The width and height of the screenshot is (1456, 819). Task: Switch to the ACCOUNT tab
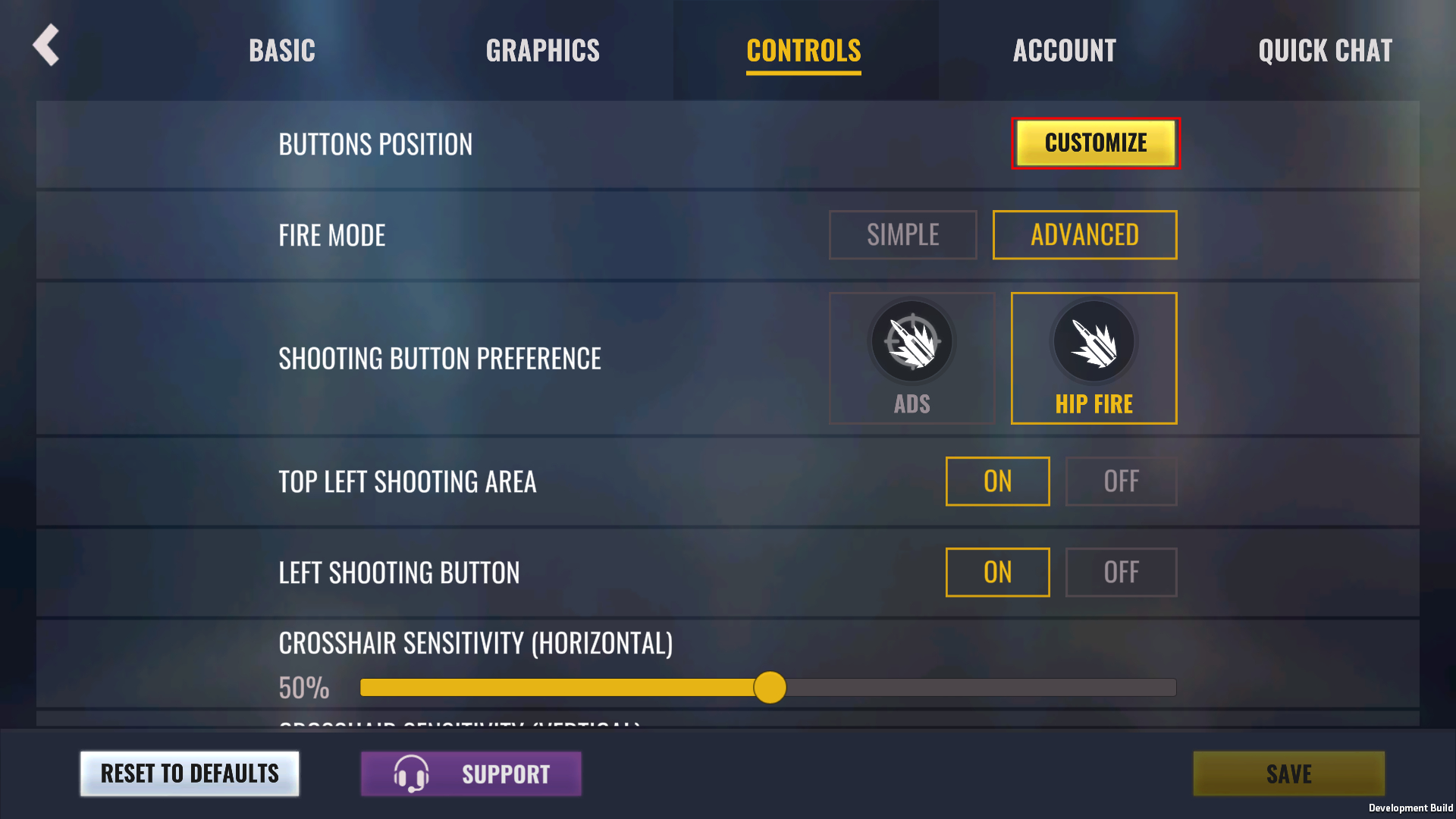1064,50
